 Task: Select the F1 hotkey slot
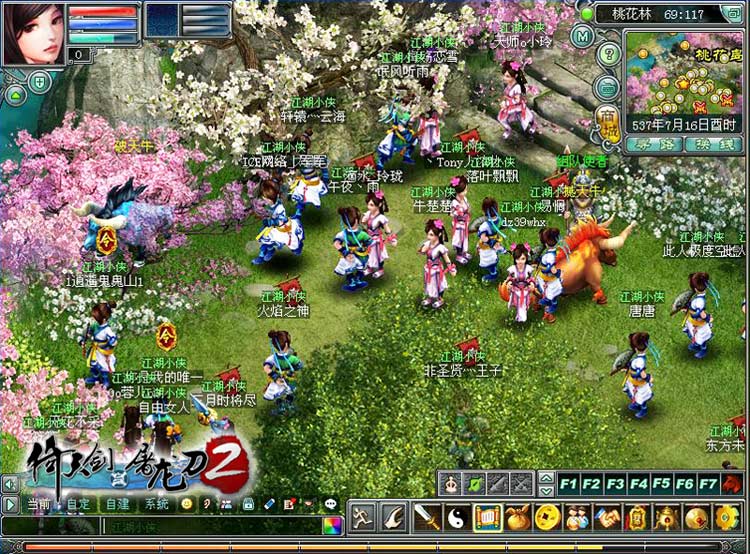569,484
